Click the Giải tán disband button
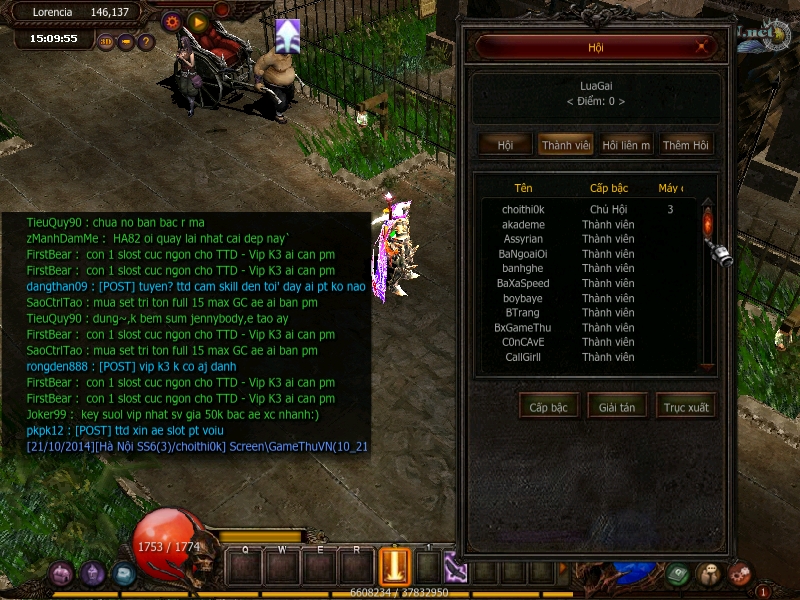800x600 pixels. pos(617,407)
